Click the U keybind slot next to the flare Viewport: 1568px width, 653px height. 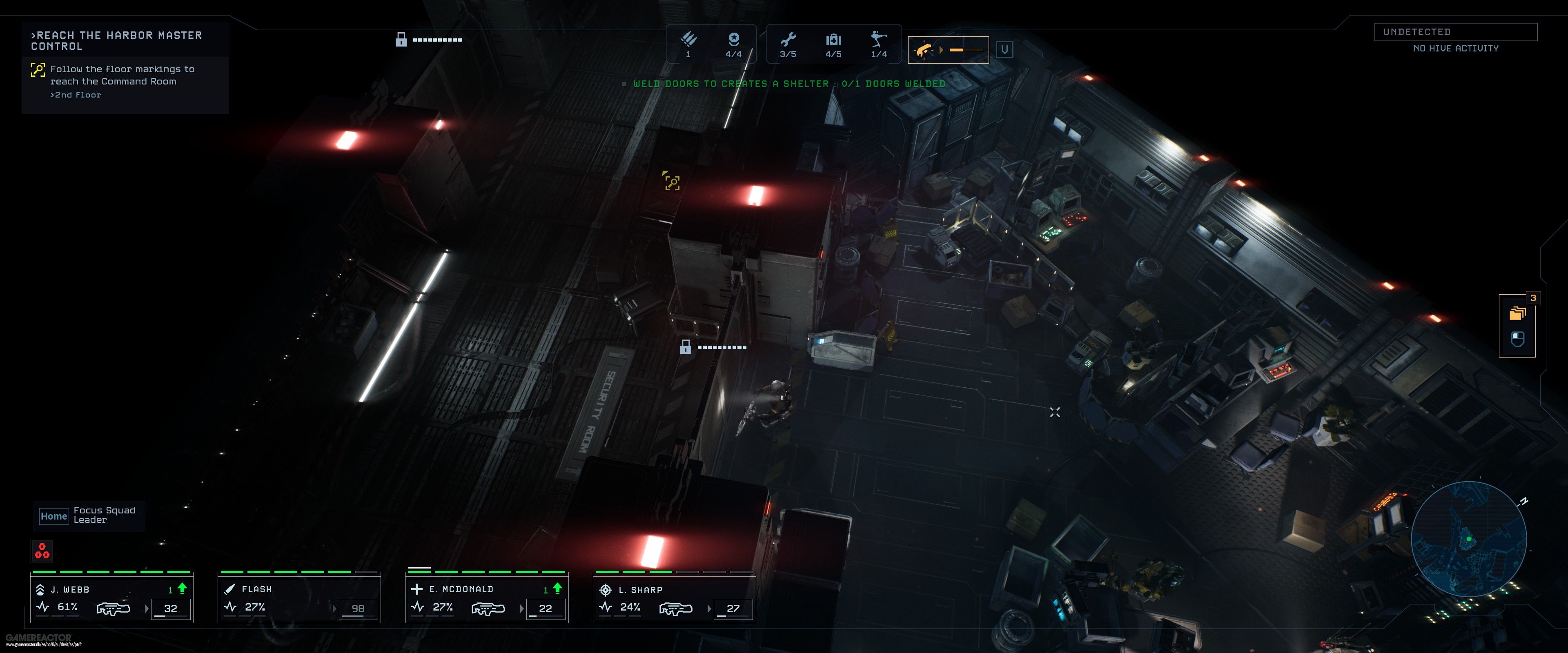tap(1004, 49)
